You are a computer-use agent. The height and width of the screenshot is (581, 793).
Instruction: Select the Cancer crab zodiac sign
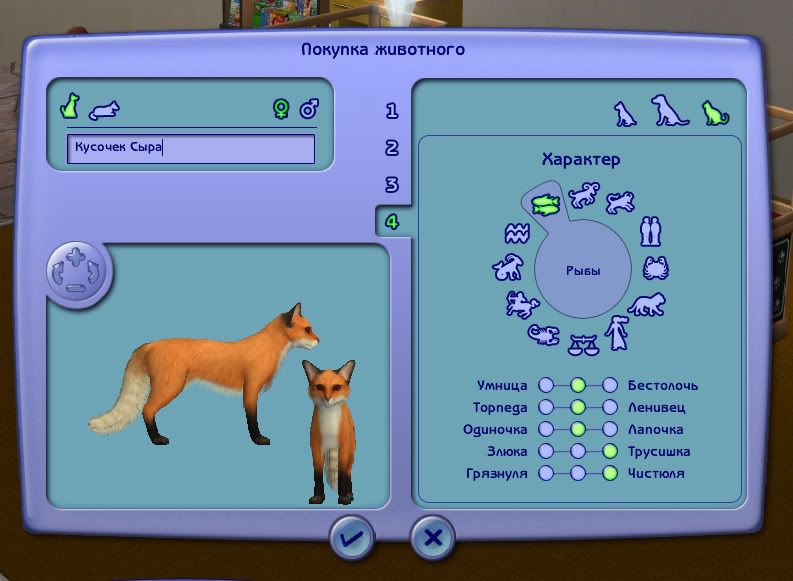pyautogui.click(x=656, y=268)
